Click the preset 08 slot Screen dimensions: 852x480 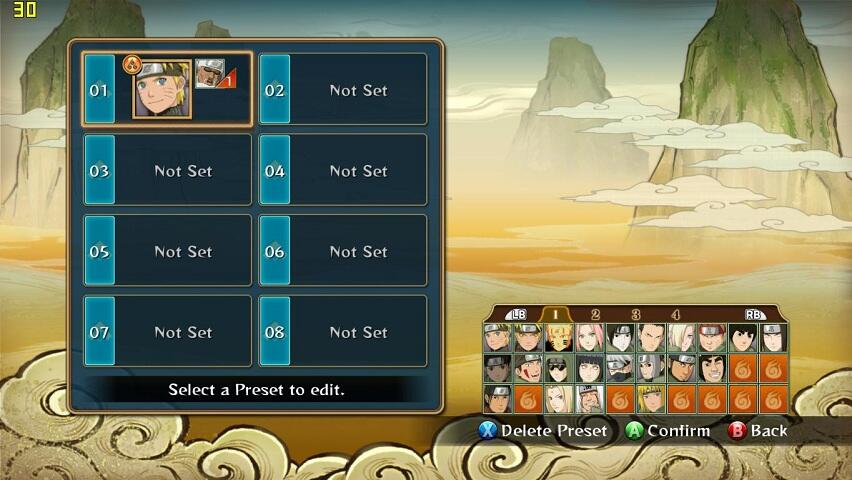[x=343, y=332]
